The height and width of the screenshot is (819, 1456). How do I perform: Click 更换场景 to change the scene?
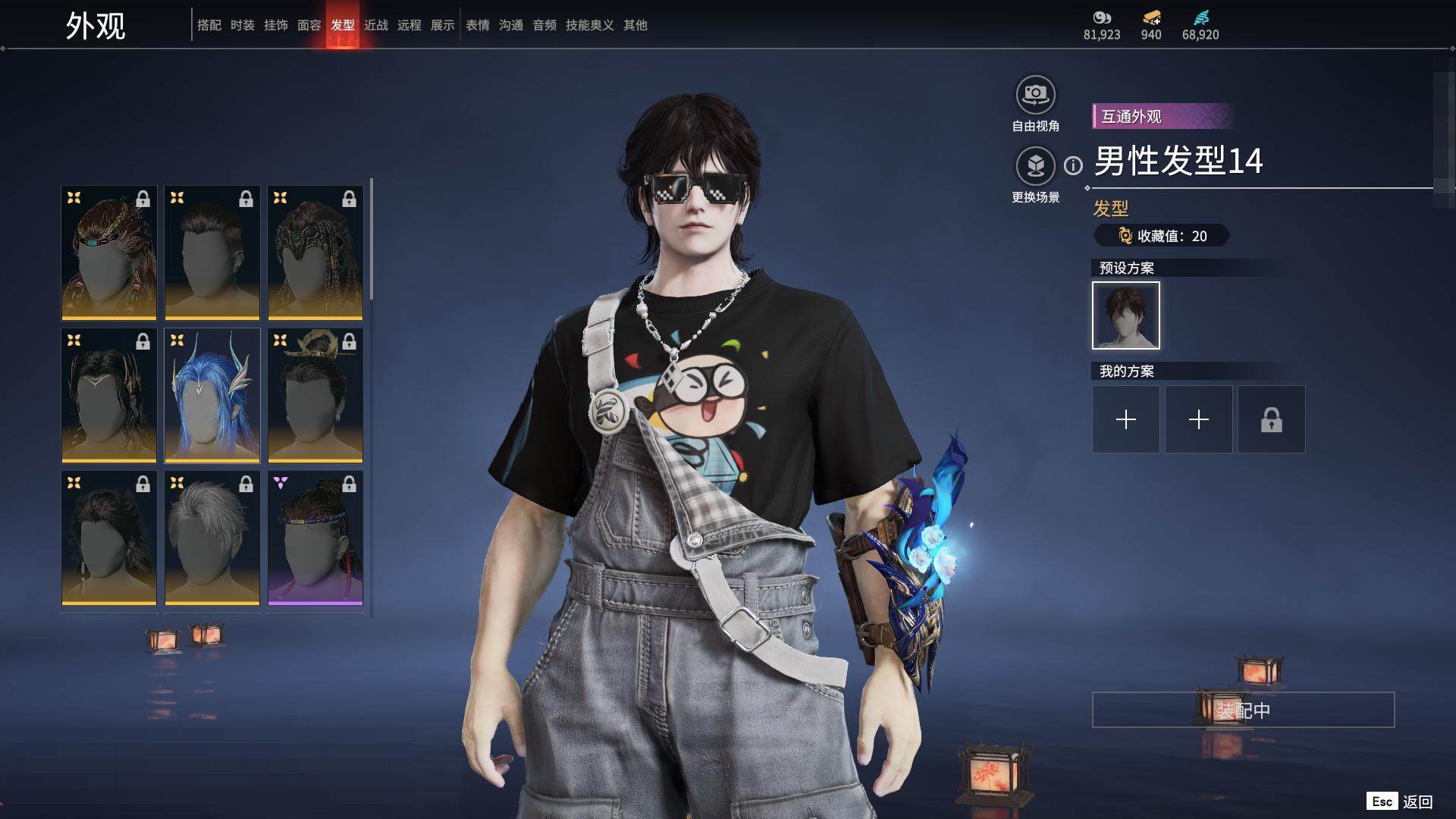pyautogui.click(x=1035, y=167)
